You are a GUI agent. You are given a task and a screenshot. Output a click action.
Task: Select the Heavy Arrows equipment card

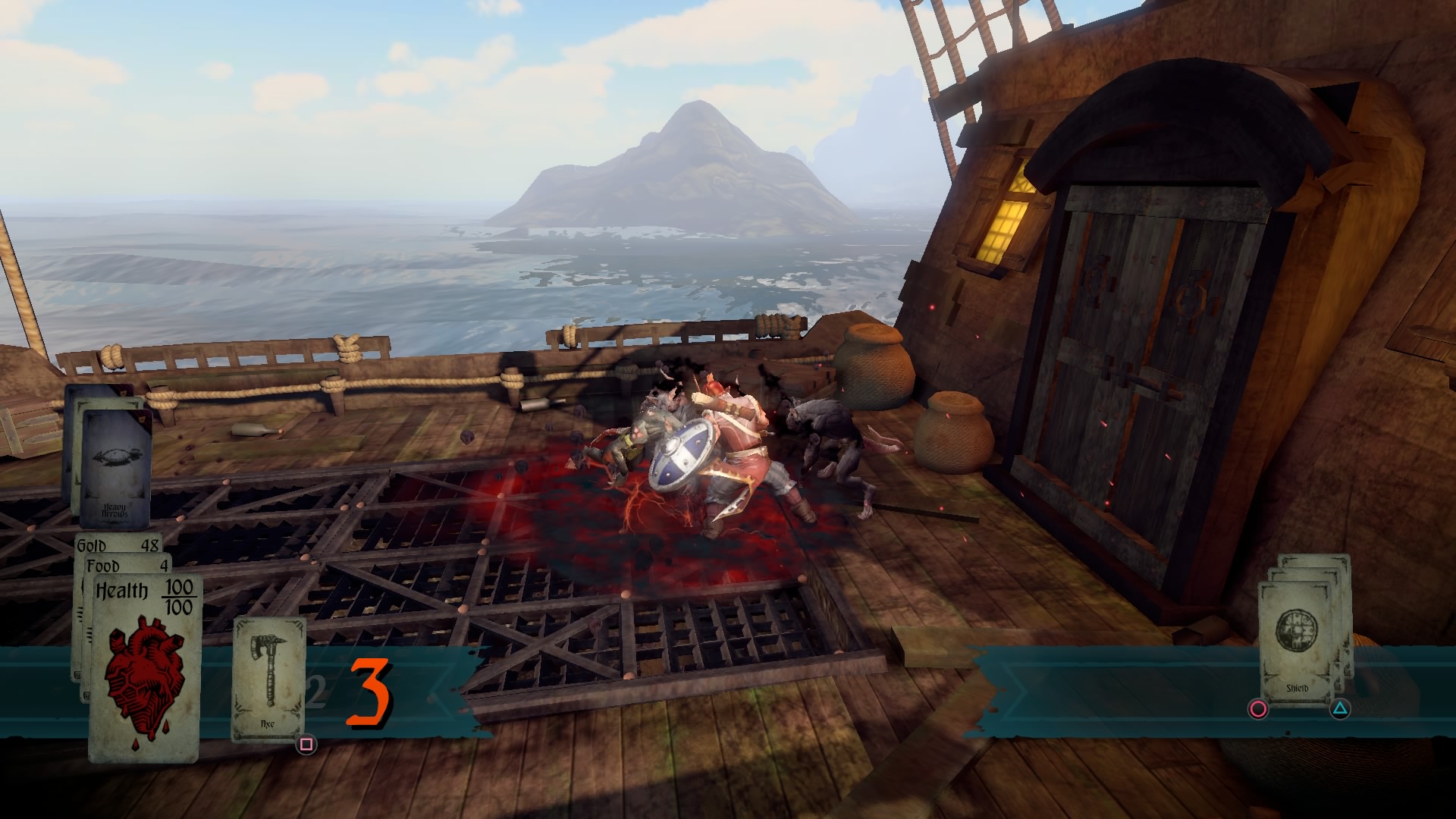point(115,466)
